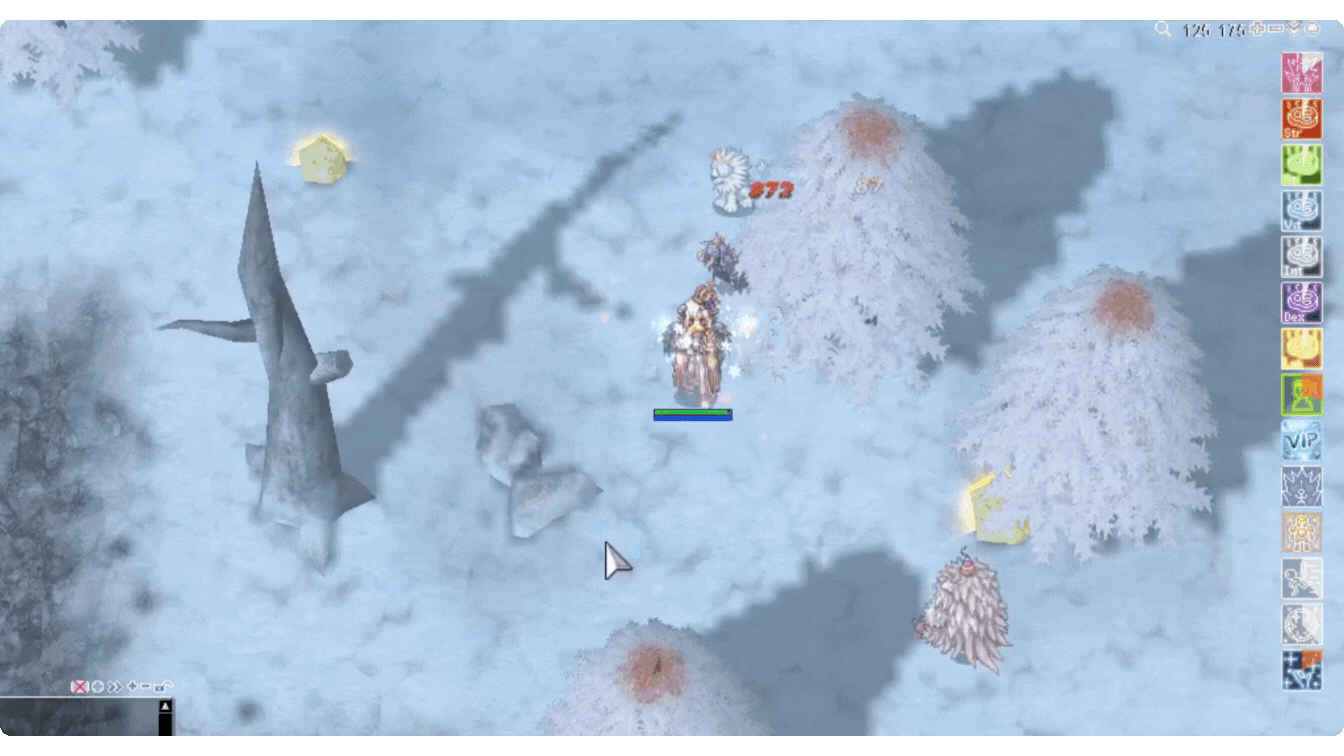
Task: Select the yellow food buff icon
Action: click(1302, 349)
